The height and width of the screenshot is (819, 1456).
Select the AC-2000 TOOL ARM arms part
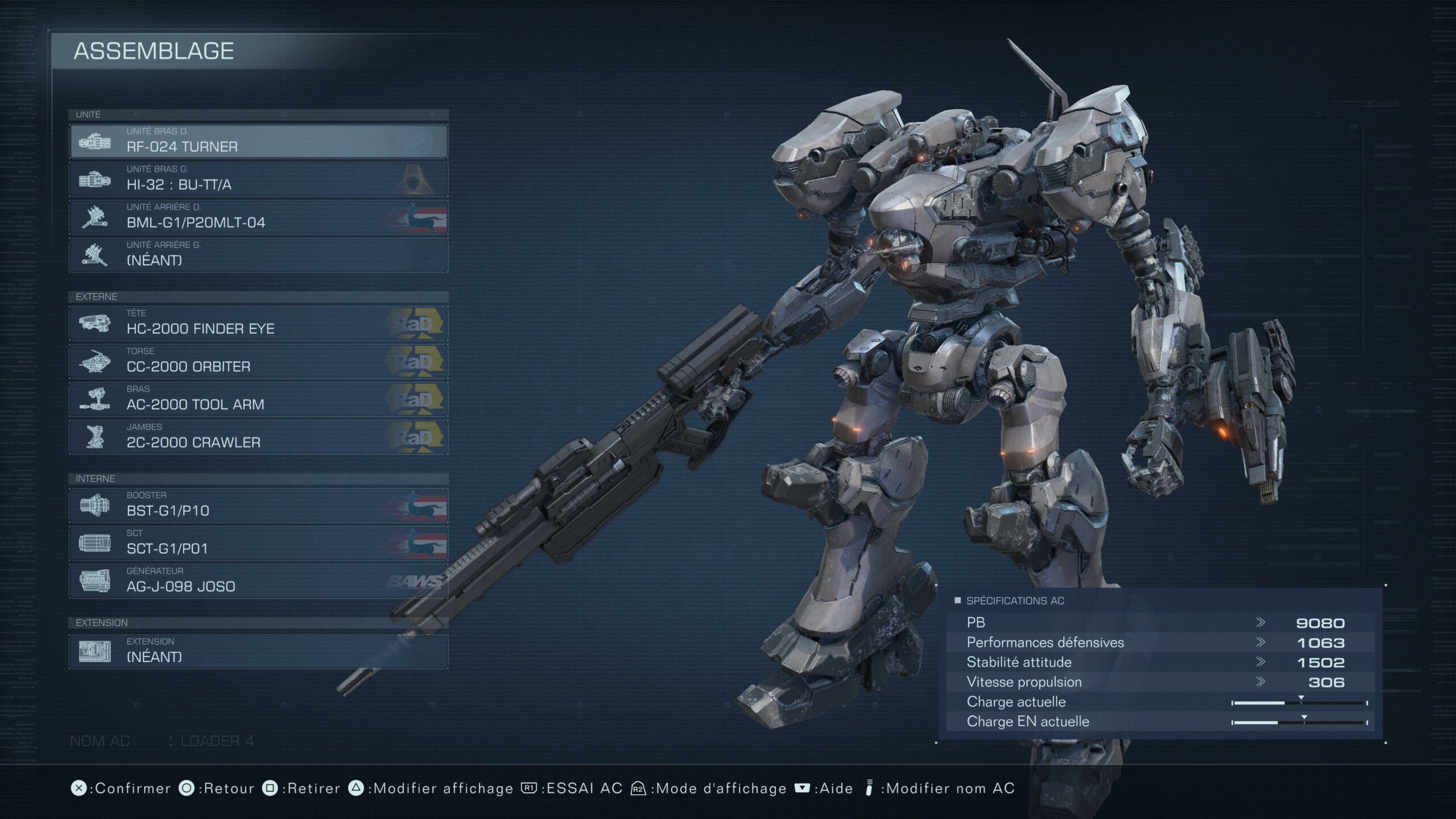(259, 399)
